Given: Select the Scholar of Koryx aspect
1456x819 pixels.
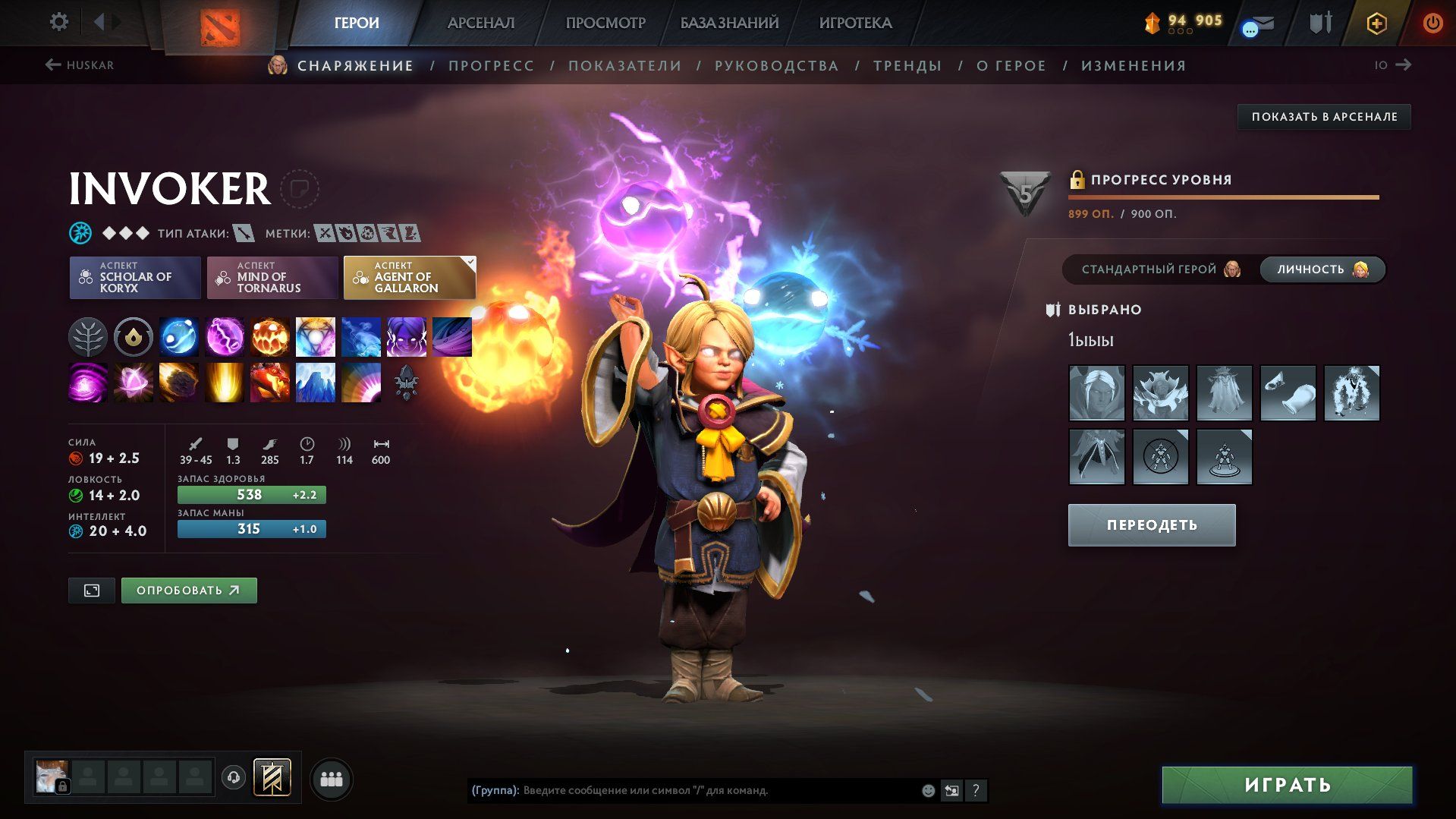Looking at the screenshot, I should (135, 278).
